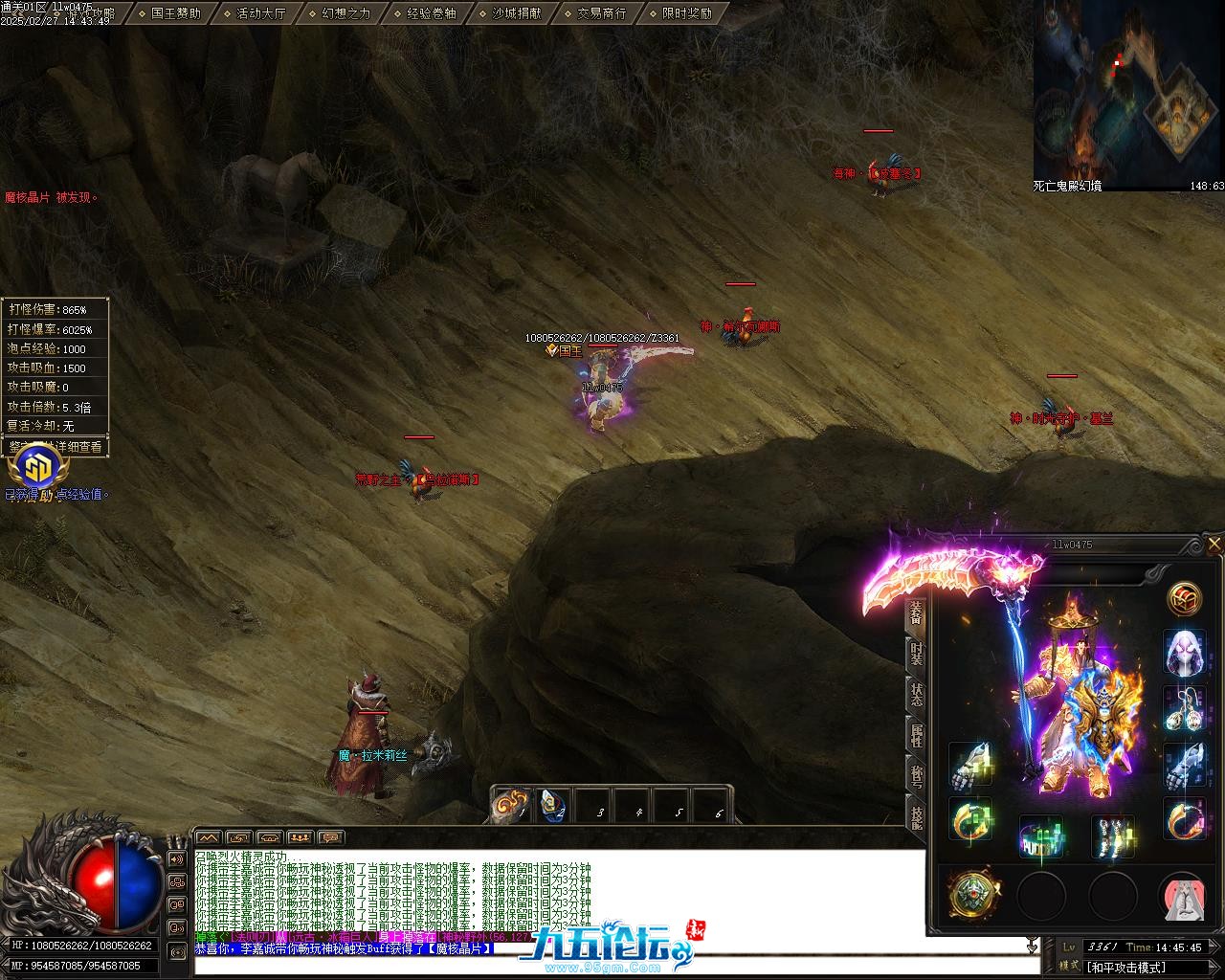
Task: Close the character equipment panel
Action: coord(1214,545)
